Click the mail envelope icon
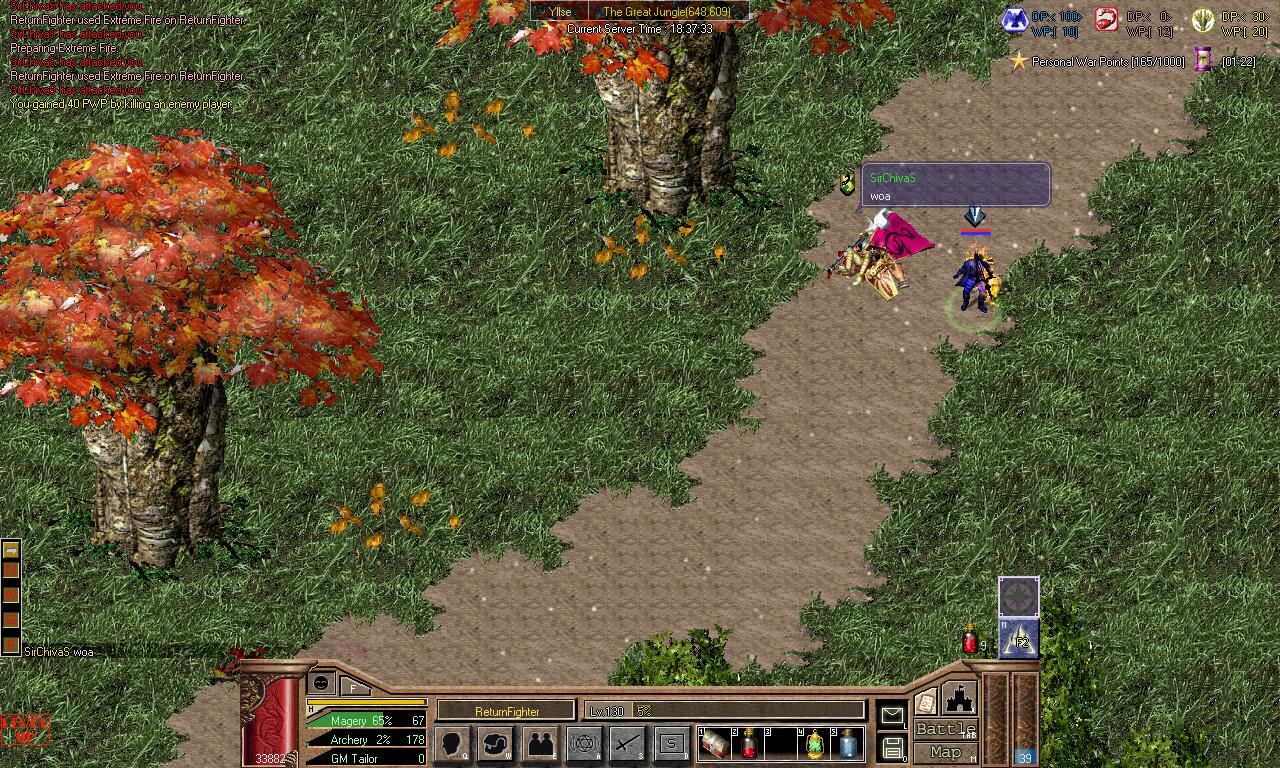This screenshot has width=1280, height=768. pos(891,715)
